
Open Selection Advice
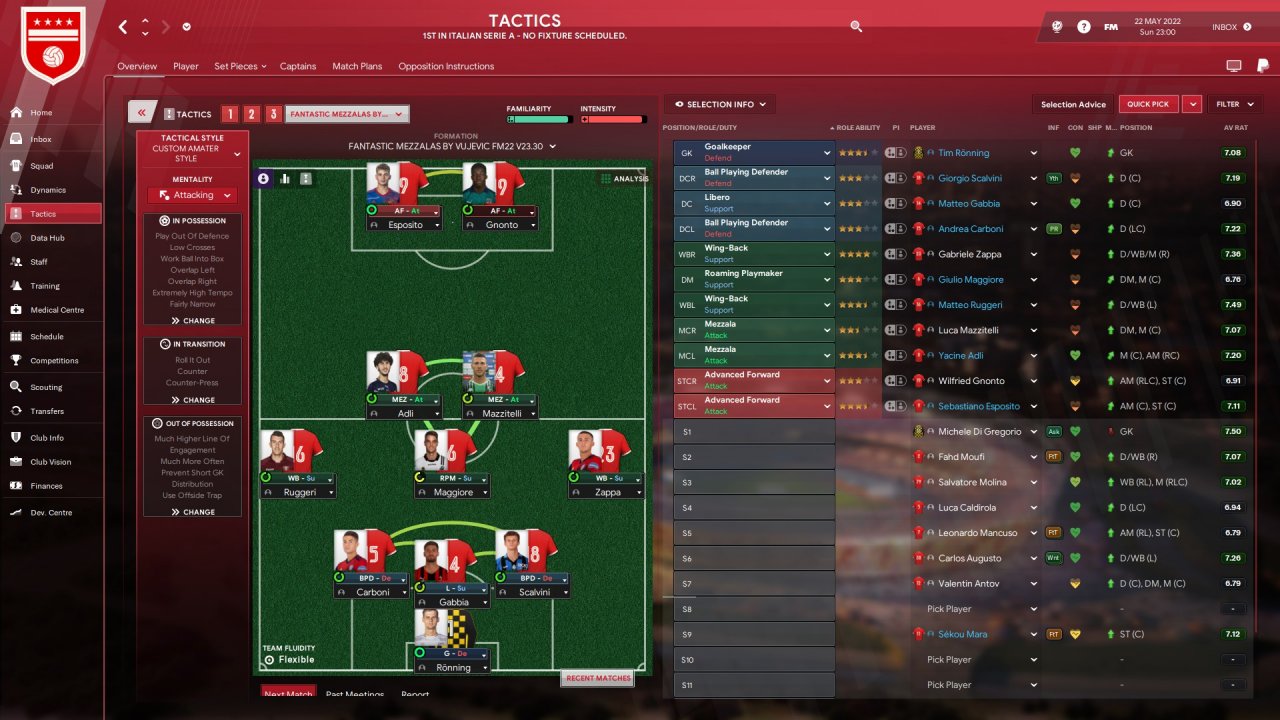1073,104
